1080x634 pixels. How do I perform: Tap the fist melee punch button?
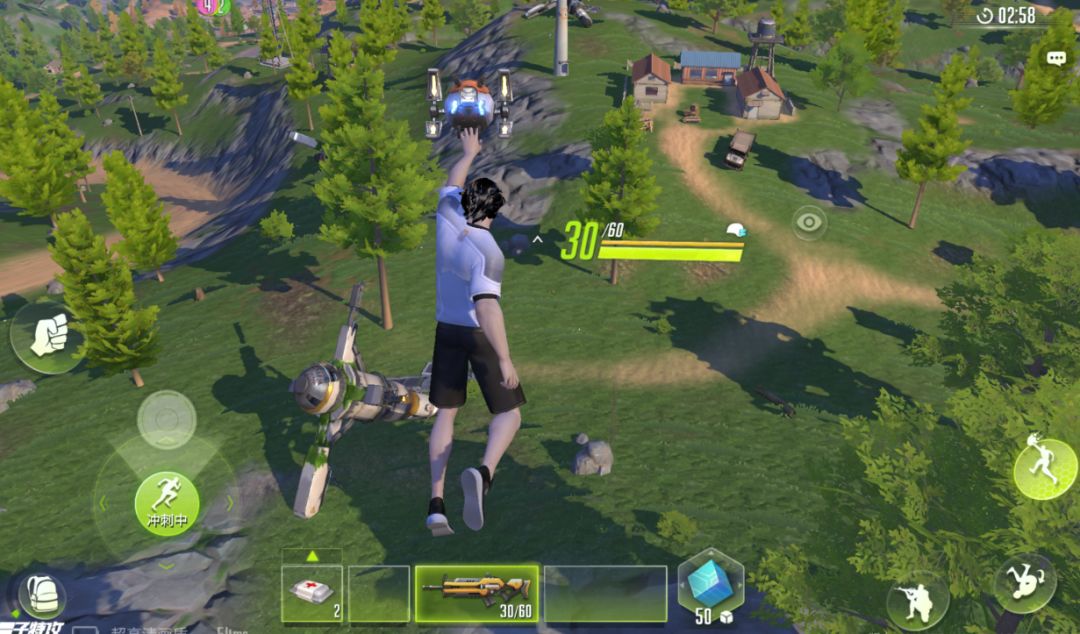point(46,337)
